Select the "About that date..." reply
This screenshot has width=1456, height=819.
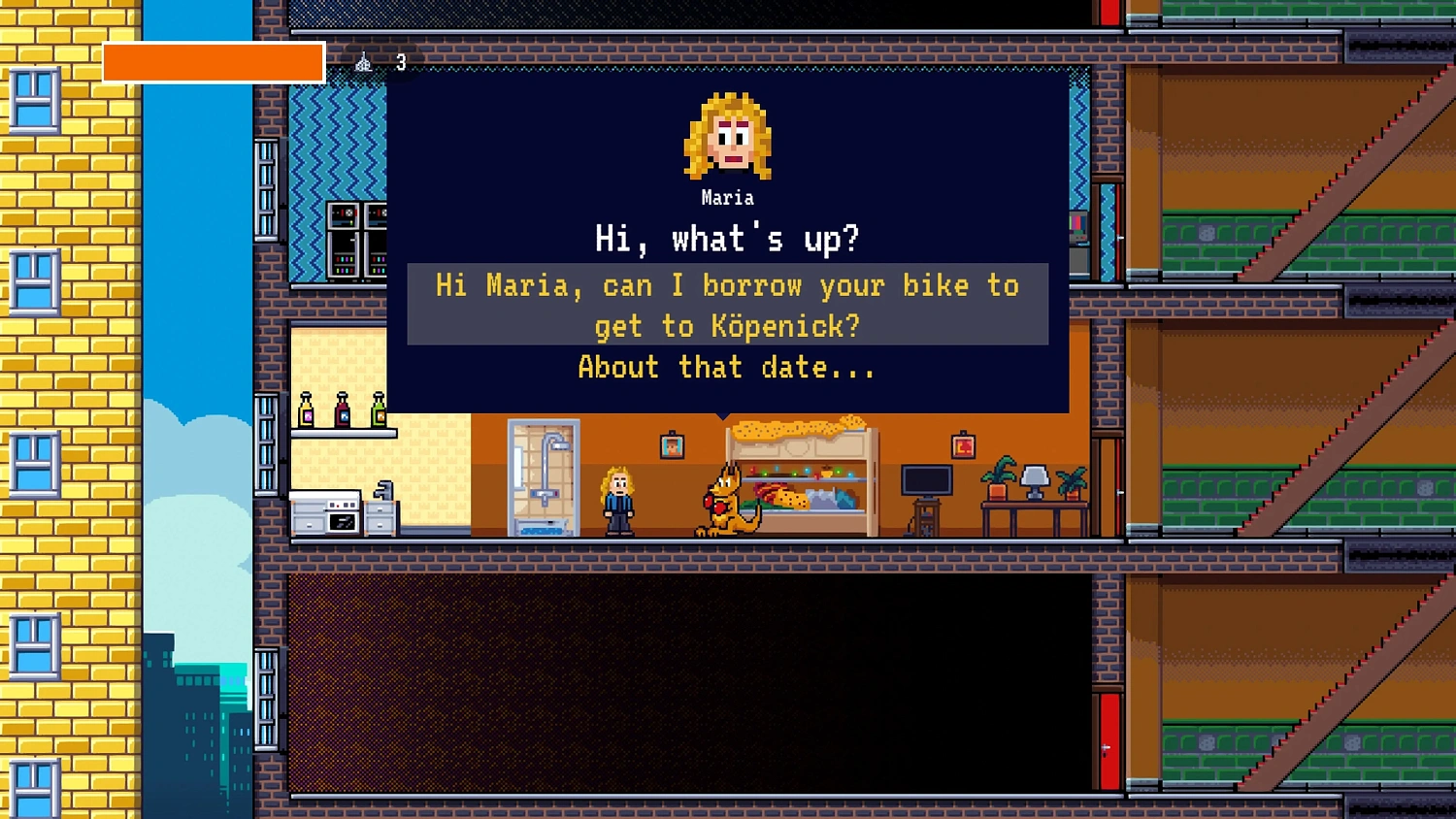point(727,368)
